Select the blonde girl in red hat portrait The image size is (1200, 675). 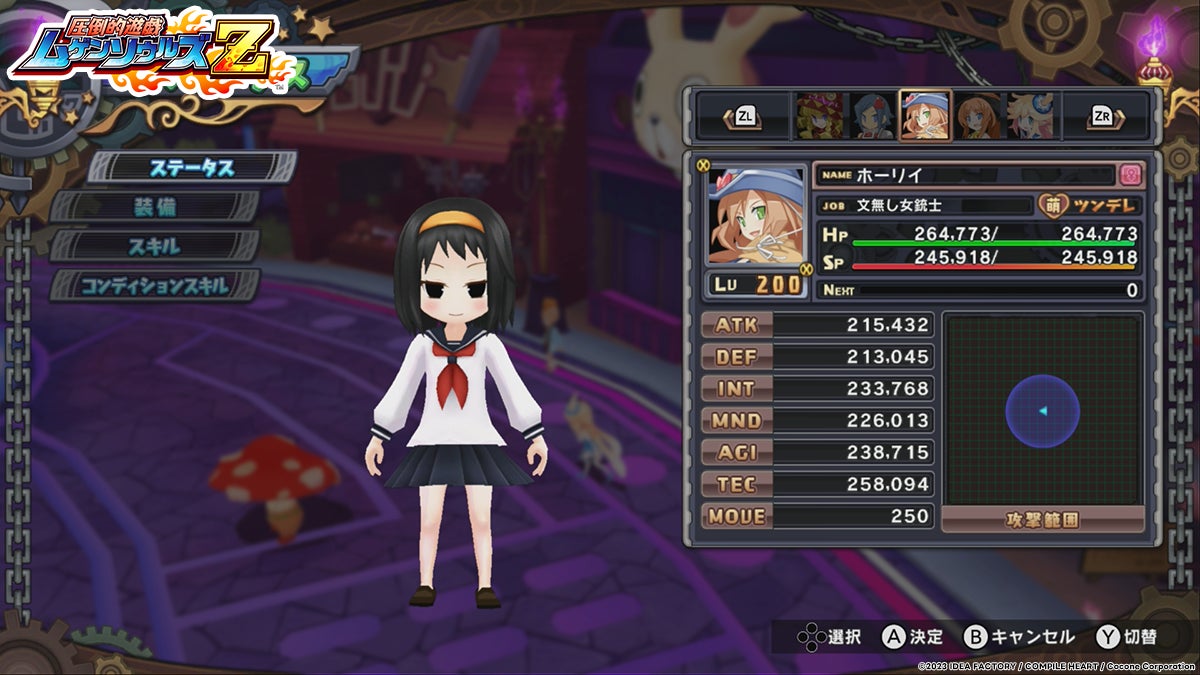[x=817, y=117]
